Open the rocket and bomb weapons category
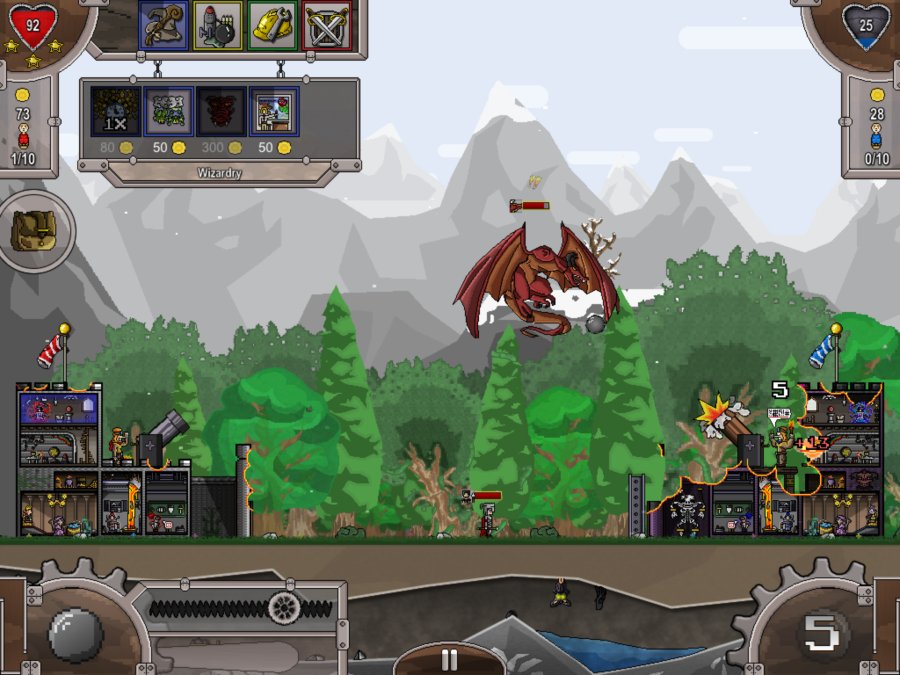This screenshot has height=675, width=900. pyautogui.click(x=218, y=26)
